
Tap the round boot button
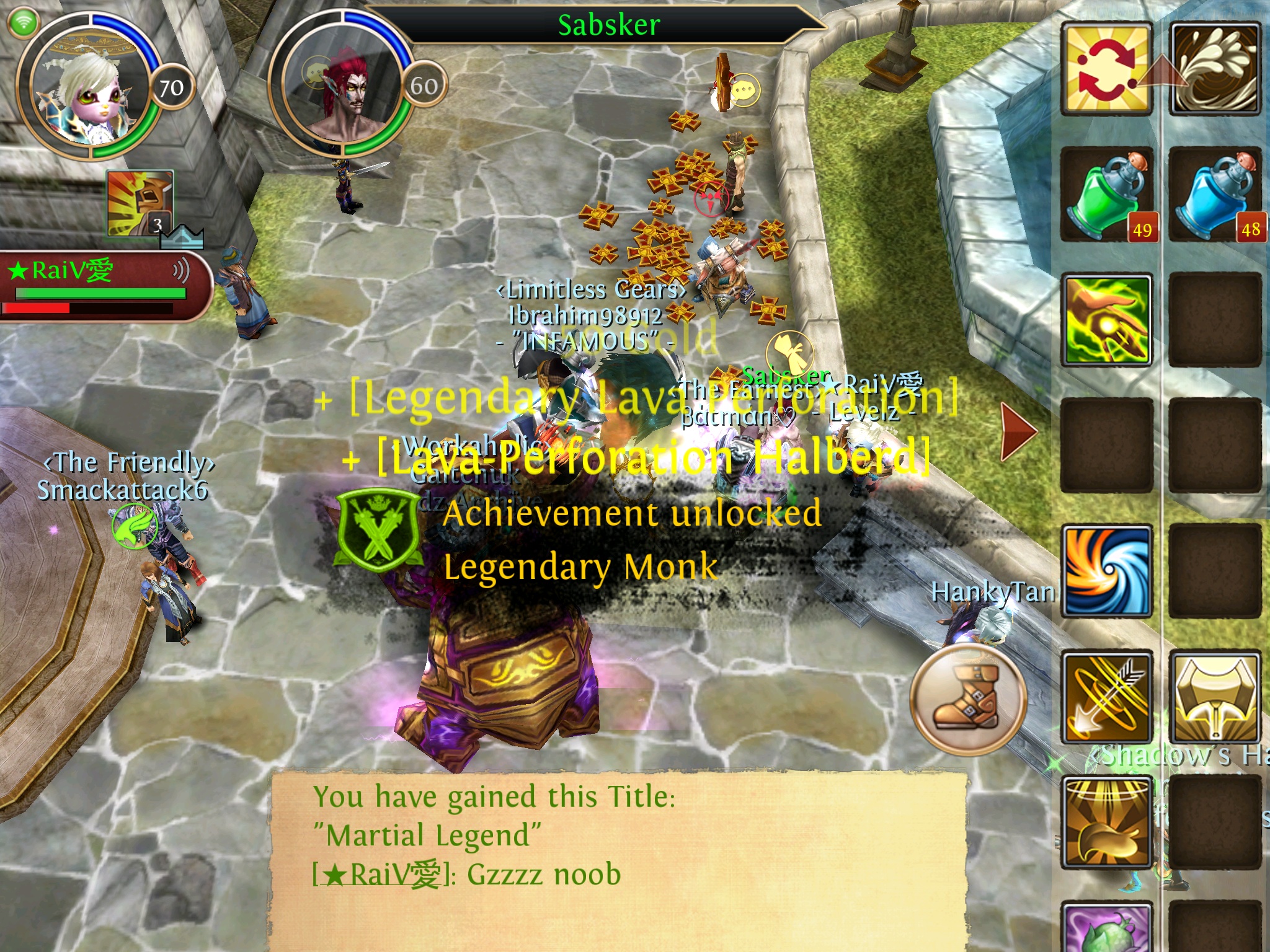pos(968,698)
